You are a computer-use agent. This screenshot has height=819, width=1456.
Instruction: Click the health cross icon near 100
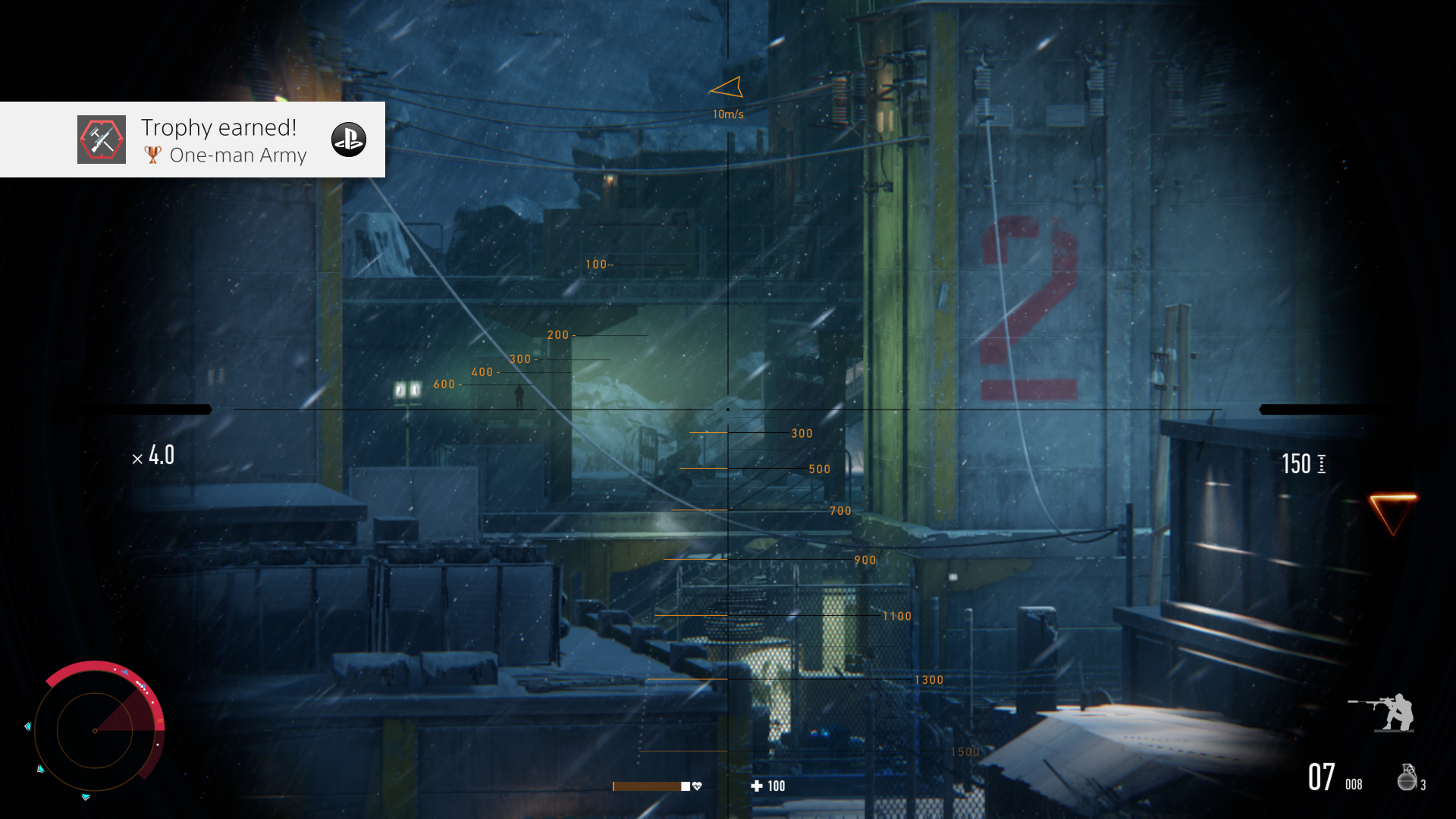click(756, 786)
